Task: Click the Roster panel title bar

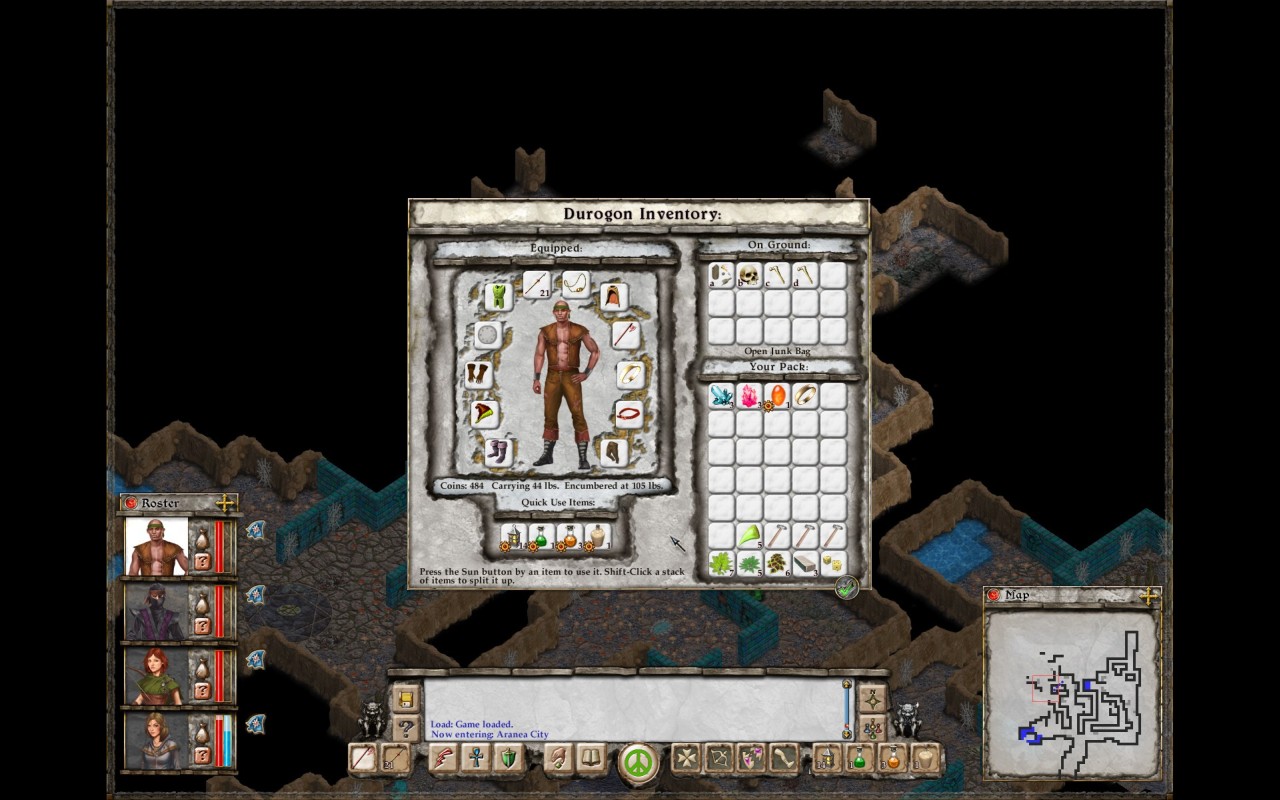Action: pos(160,503)
